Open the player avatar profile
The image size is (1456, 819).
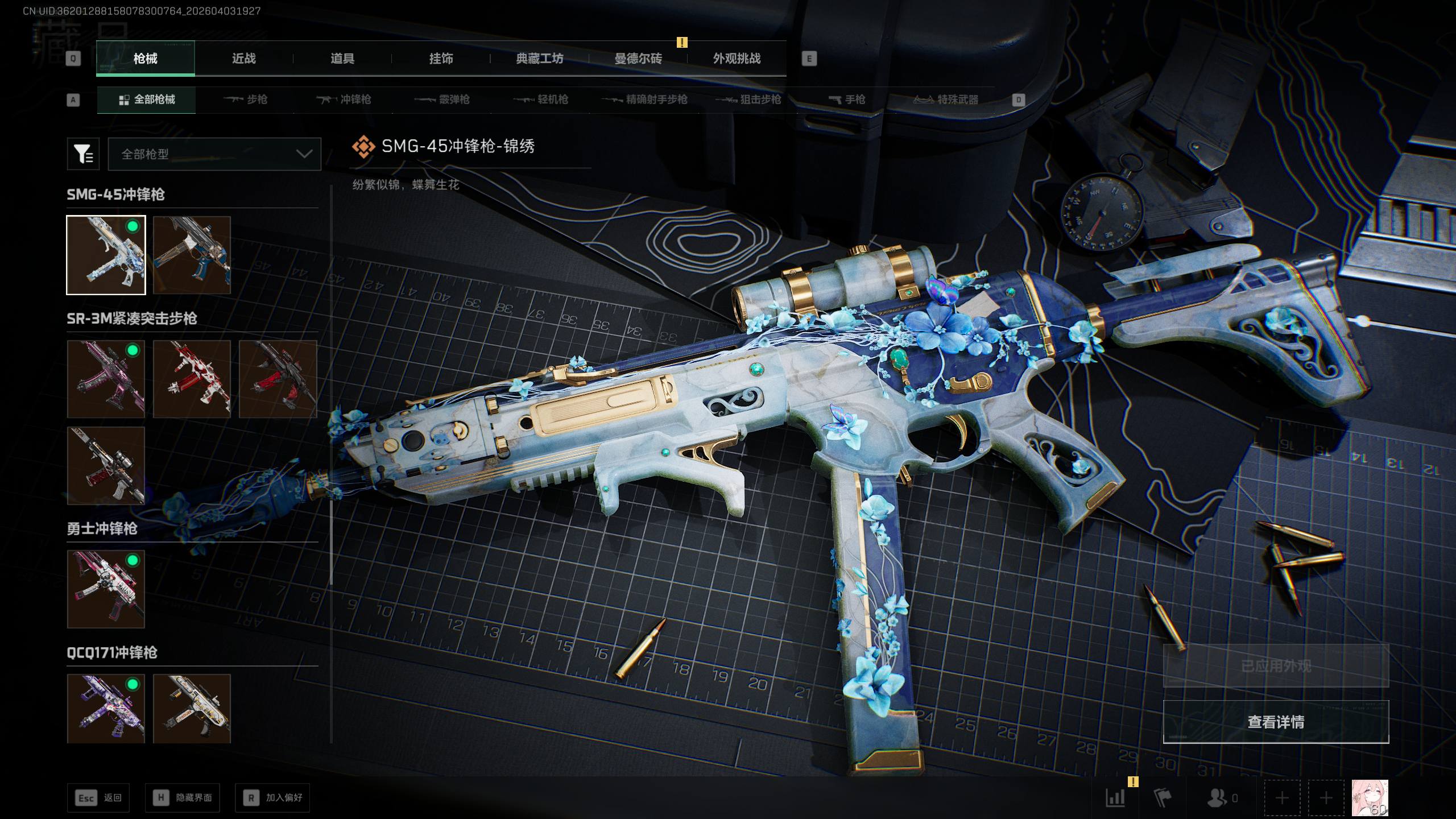click(1370, 798)
